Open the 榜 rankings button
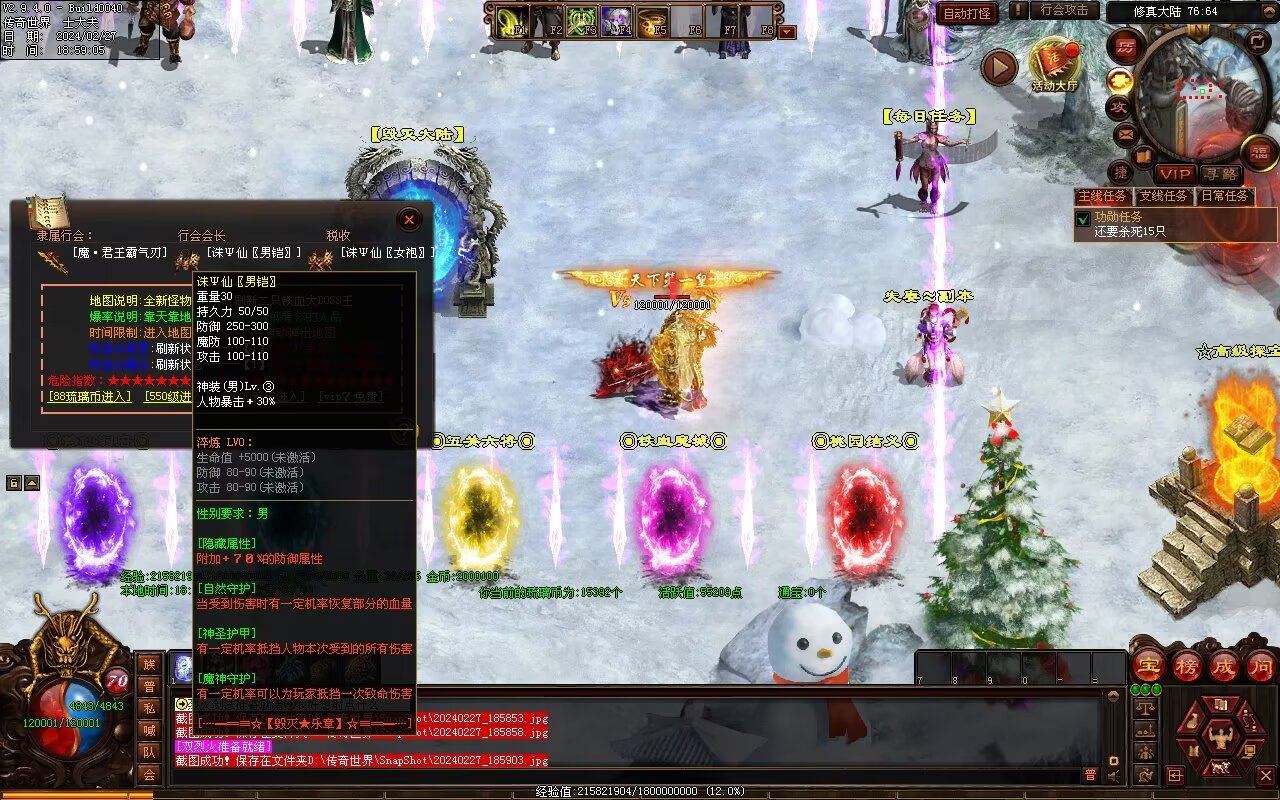1280x800 pixels. point(1186,665)
